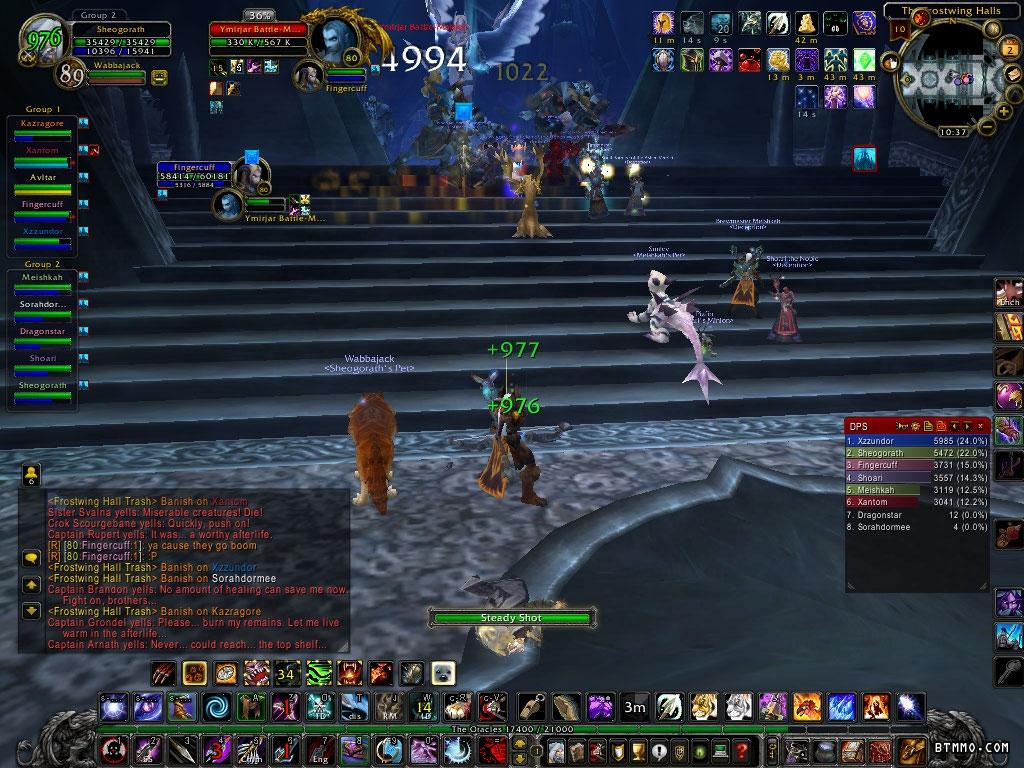Image resolution: width=1024 pixels, height=768 pixels.
Task: Select Kazragore in raid Group 1
Action: pos(43,123)
